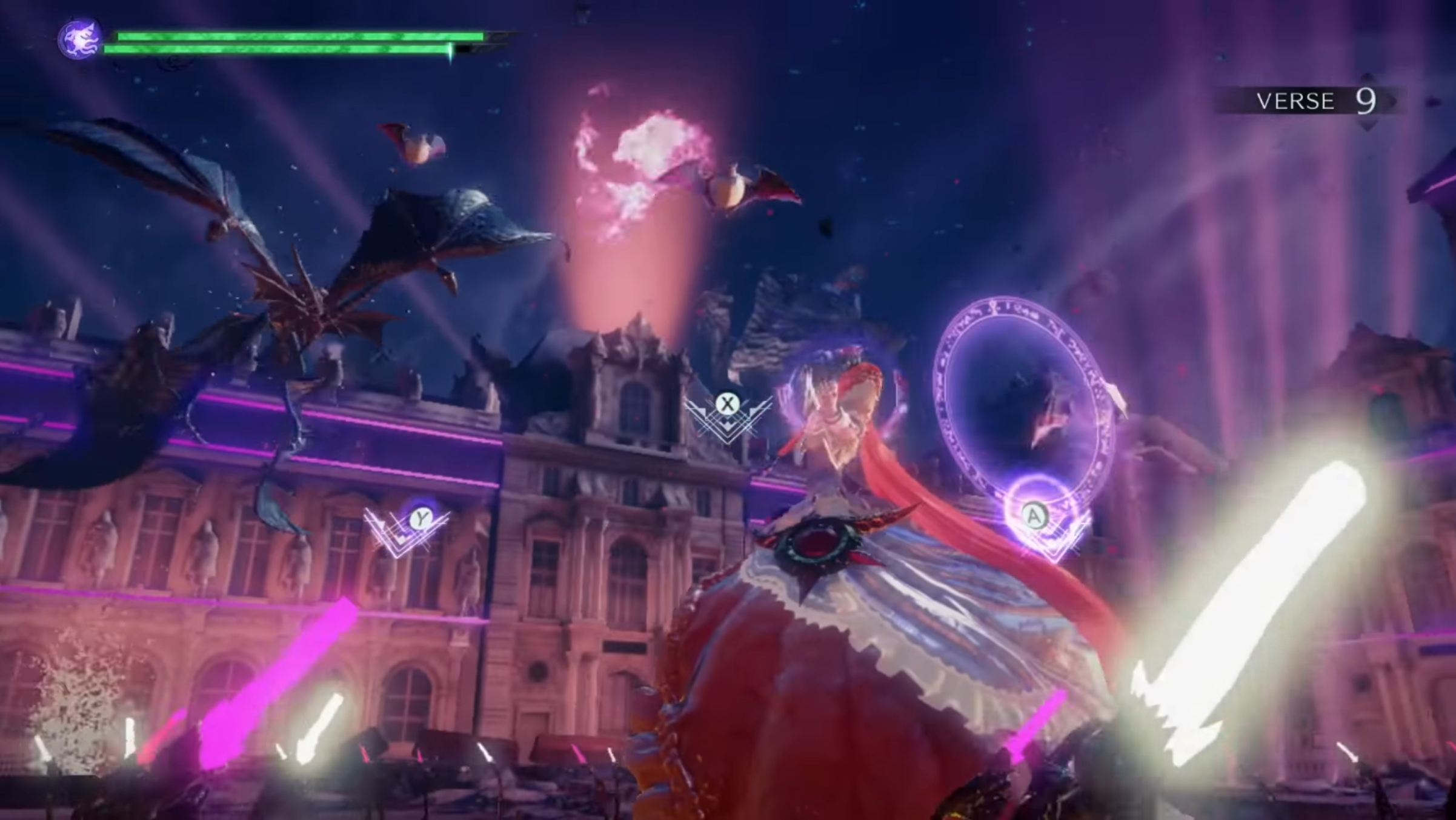This screenshot has width=1456, height=820.
Task: Click the purple demon emblem beside the health bar
Action: click(x=80, y=39)
